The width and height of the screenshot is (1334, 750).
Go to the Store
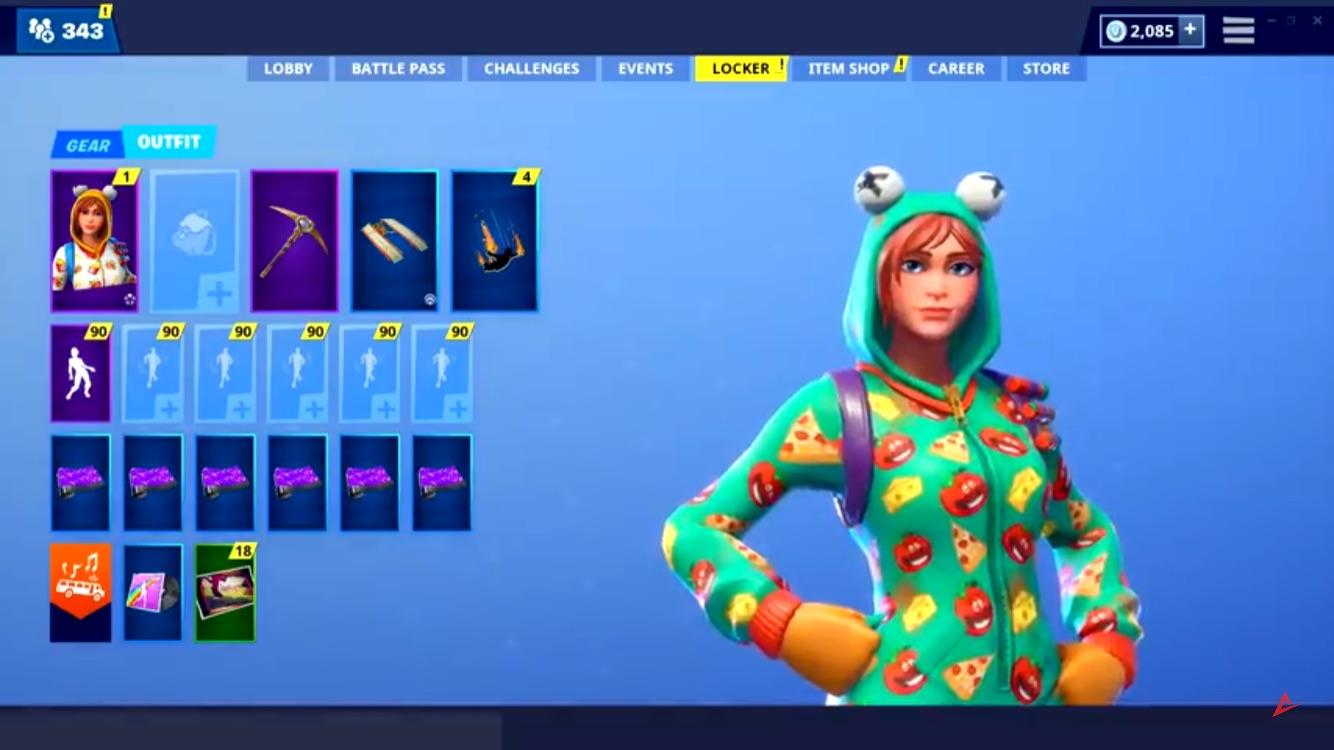tap(1046, 68)
